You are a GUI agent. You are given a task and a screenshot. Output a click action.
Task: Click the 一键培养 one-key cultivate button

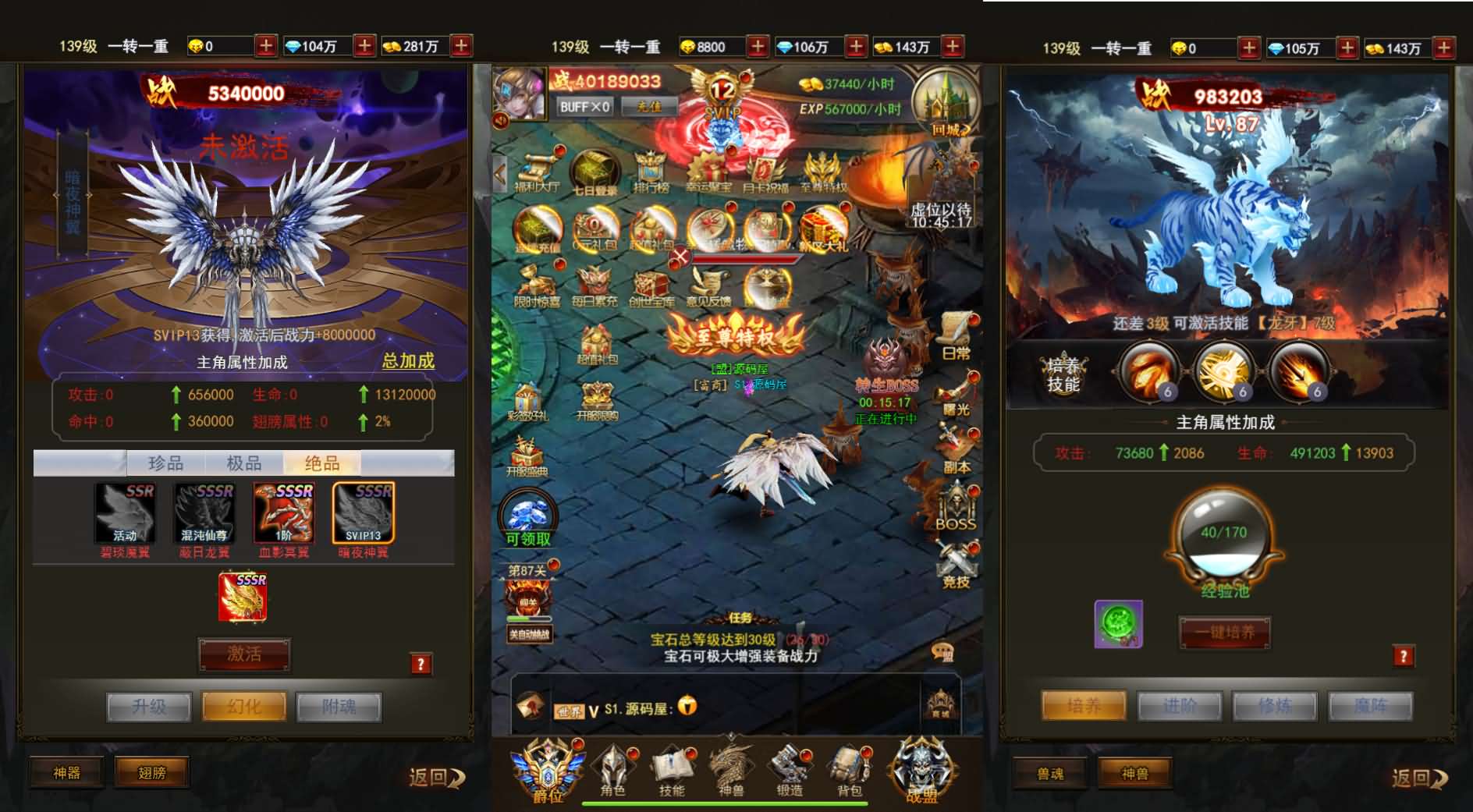tap(1224, 633)
